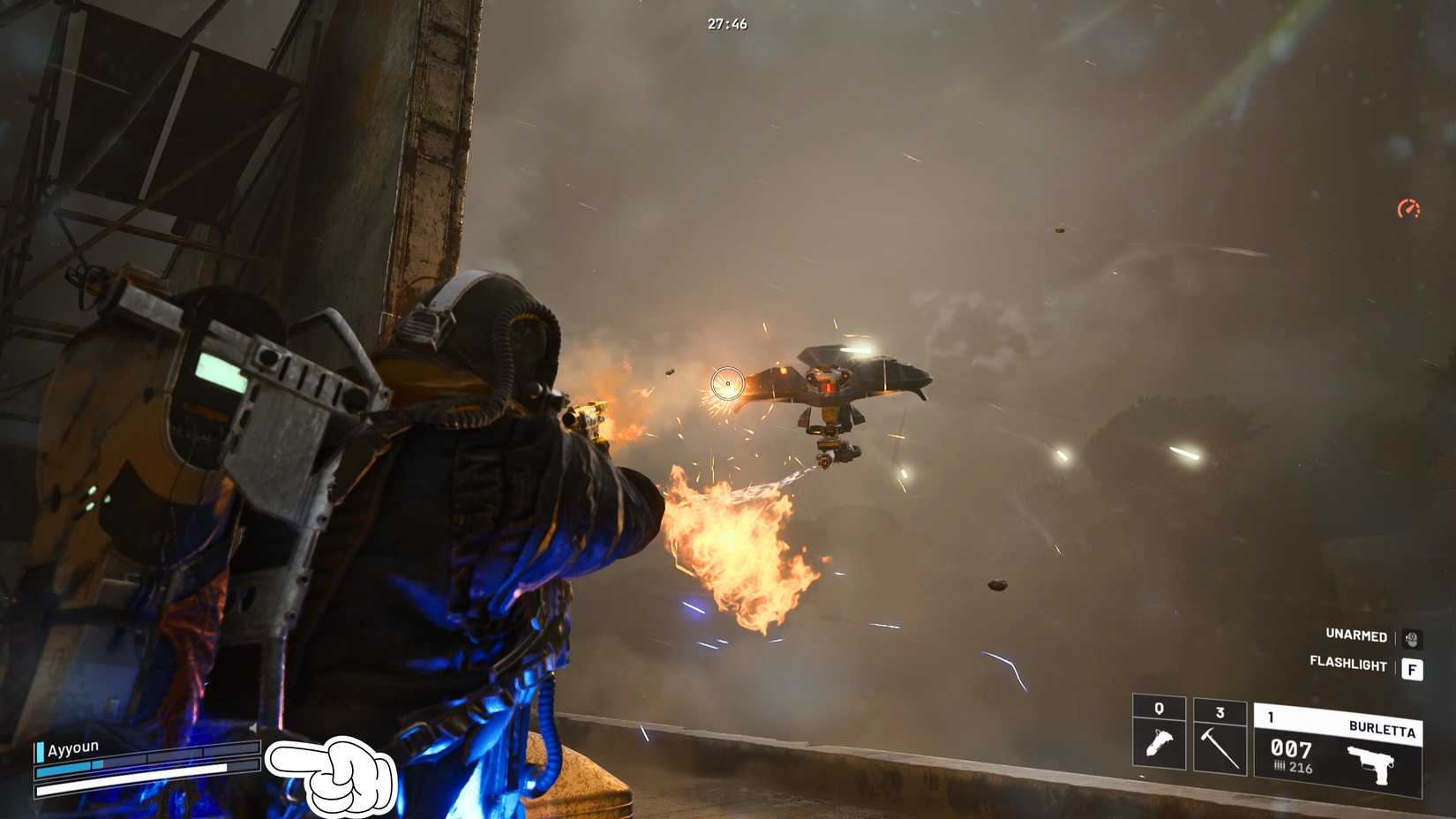Click the ammo counter reading 007

click(x=1290, y=749)
